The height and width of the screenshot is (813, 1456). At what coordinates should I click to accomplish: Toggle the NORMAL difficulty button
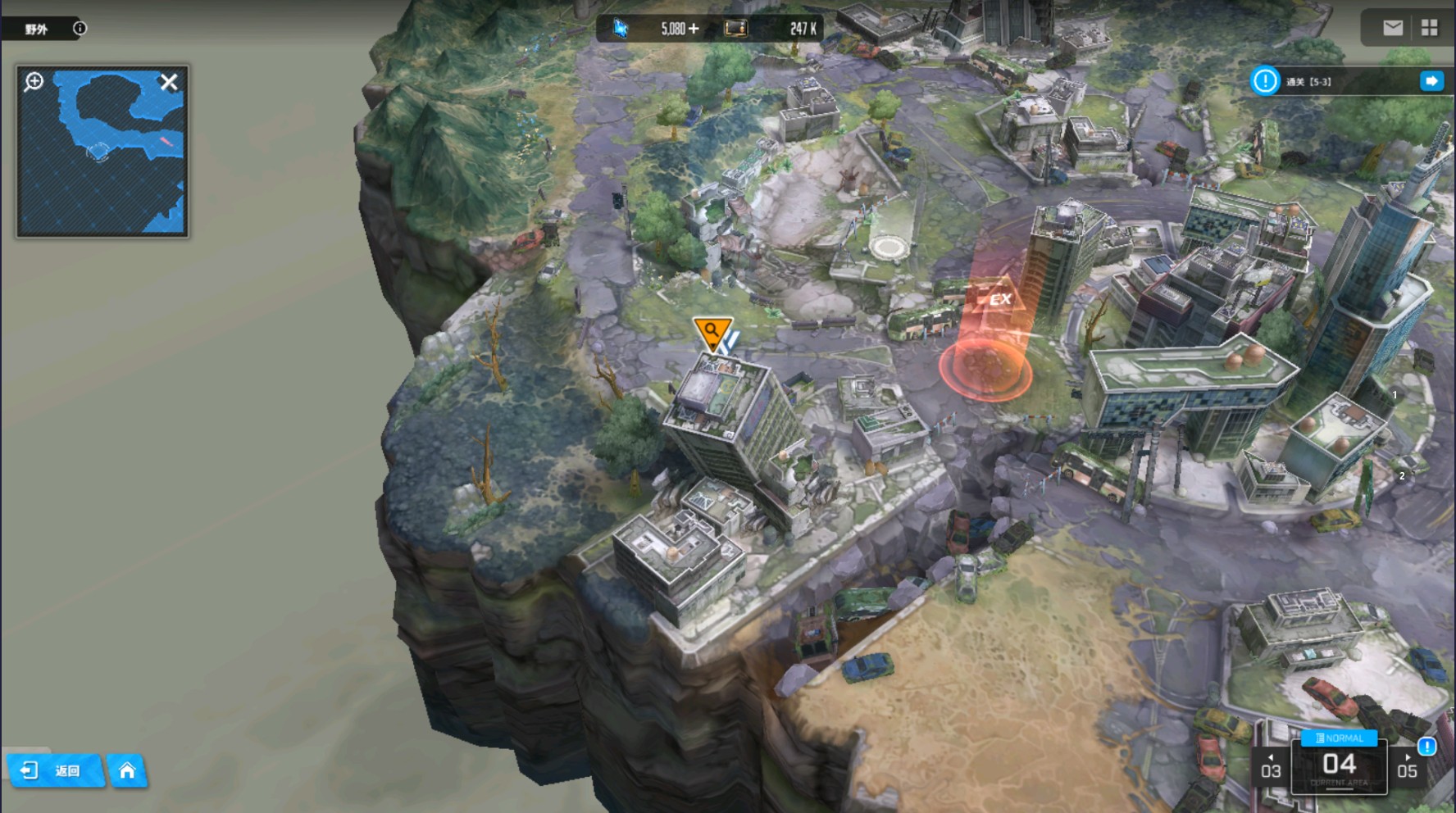point(1340,738)
